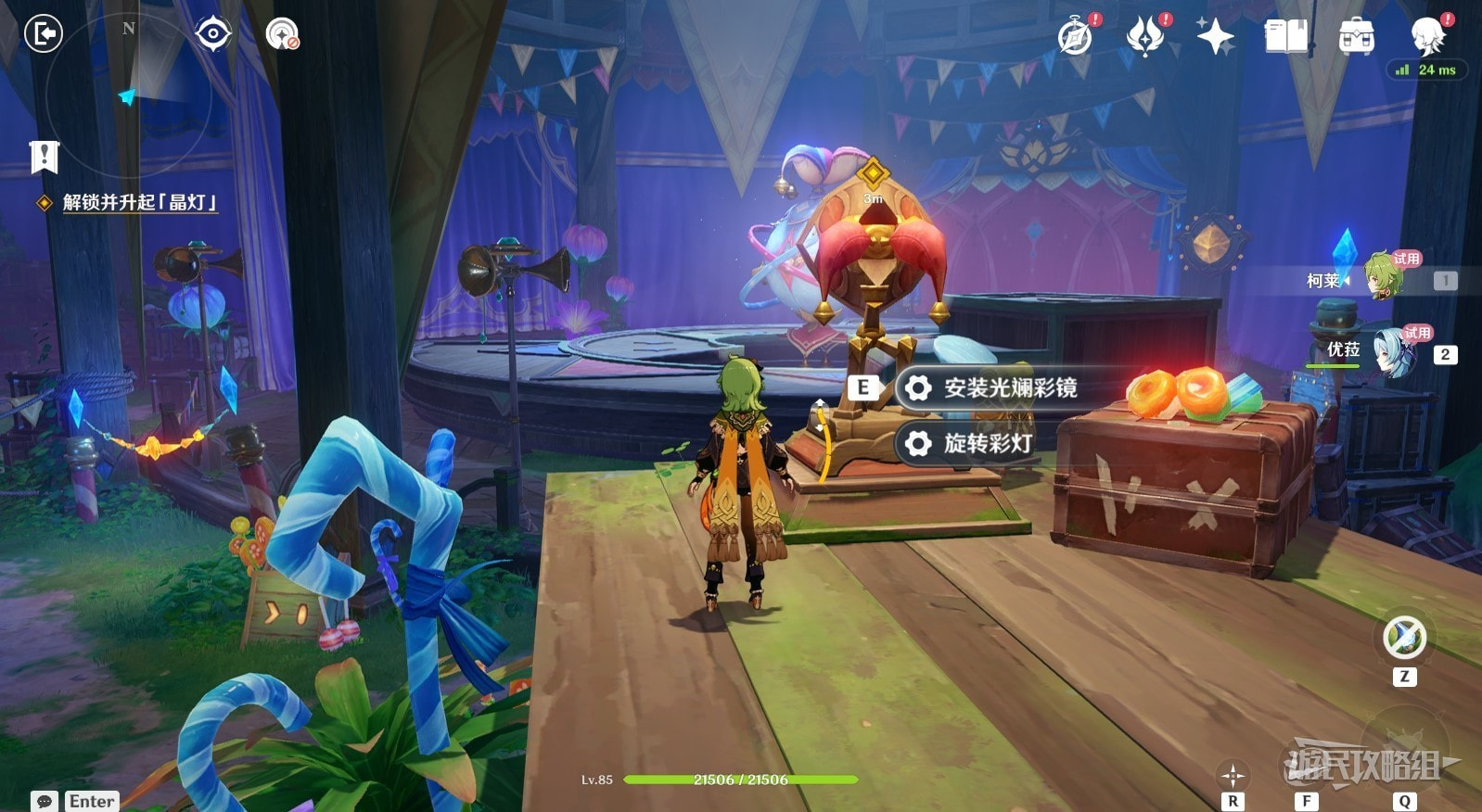Open the battle pass winged icon
The height and width of the screenshot is (812, 1482).
click(x=1145, y=37)
